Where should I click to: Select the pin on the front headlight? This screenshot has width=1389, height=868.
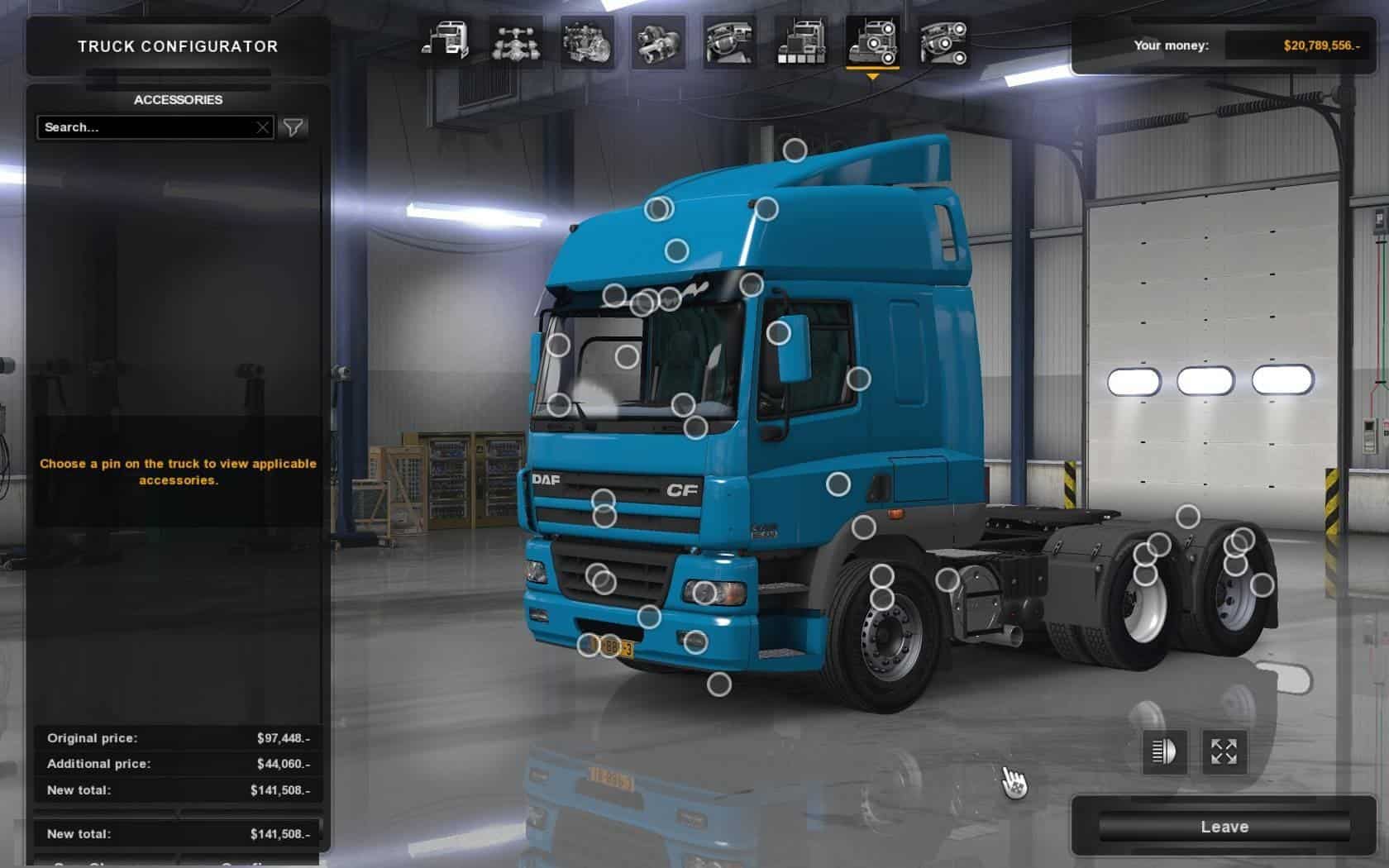[x=704, y=592]
